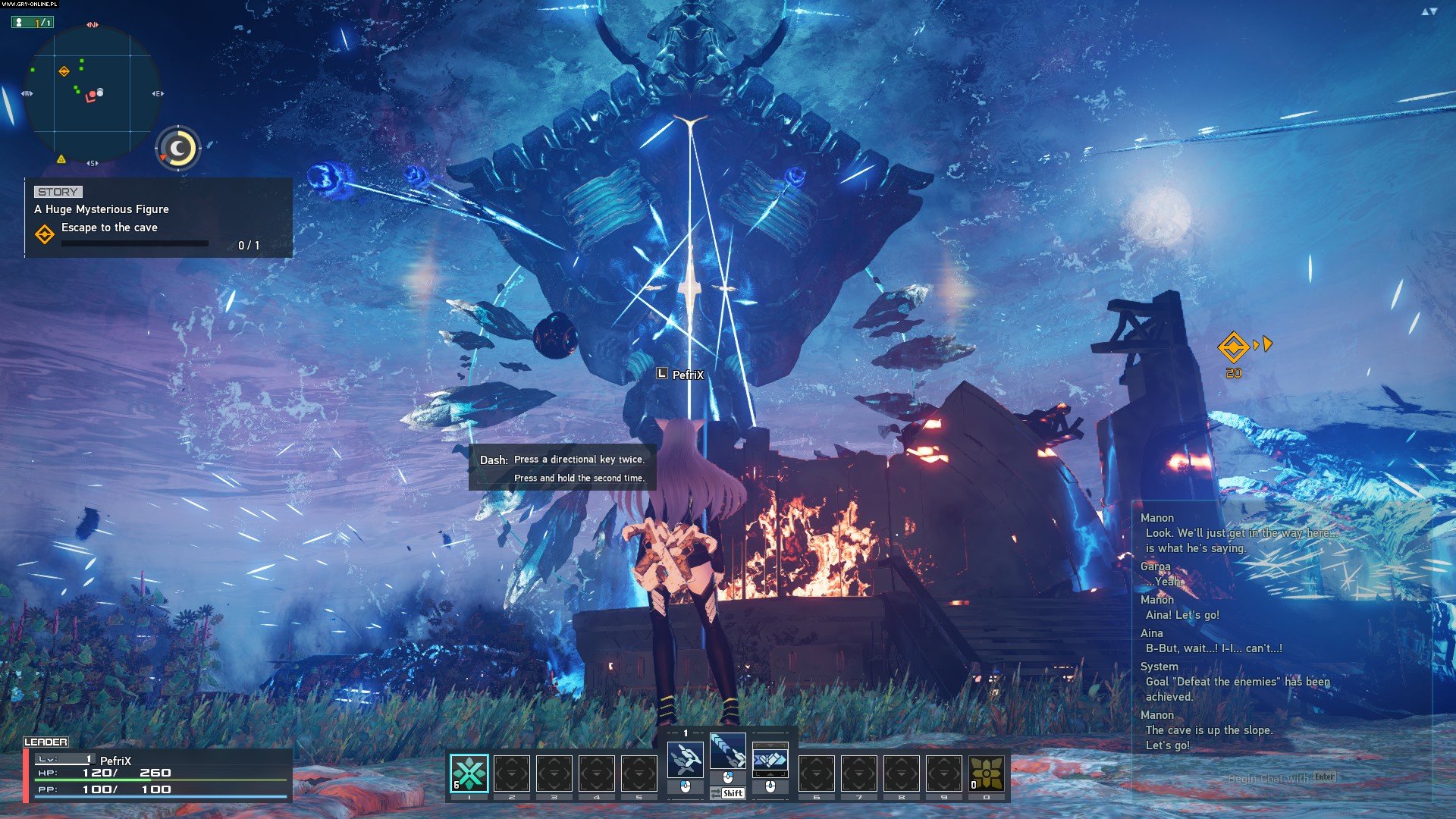
Task: Open the circular minimap
Action: coord(92,93)
